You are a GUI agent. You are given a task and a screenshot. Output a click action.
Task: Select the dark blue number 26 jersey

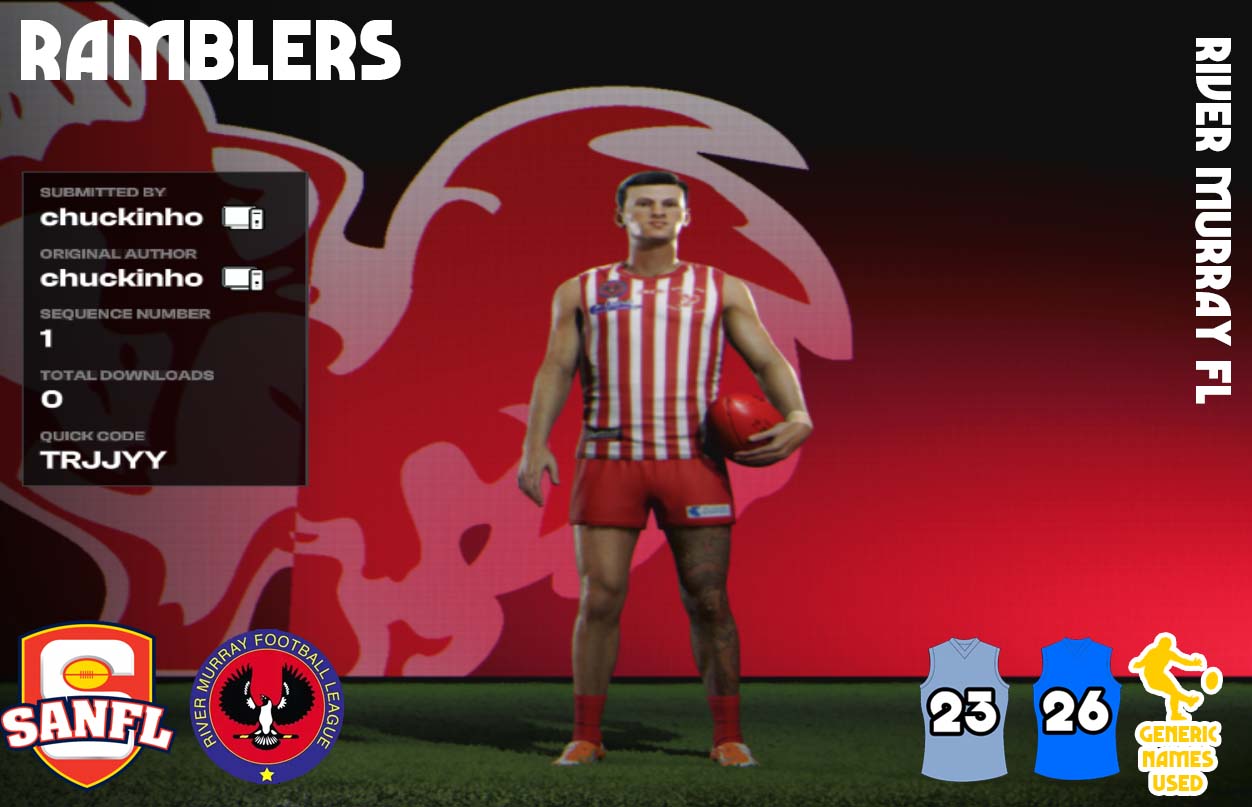(1076, 710)
